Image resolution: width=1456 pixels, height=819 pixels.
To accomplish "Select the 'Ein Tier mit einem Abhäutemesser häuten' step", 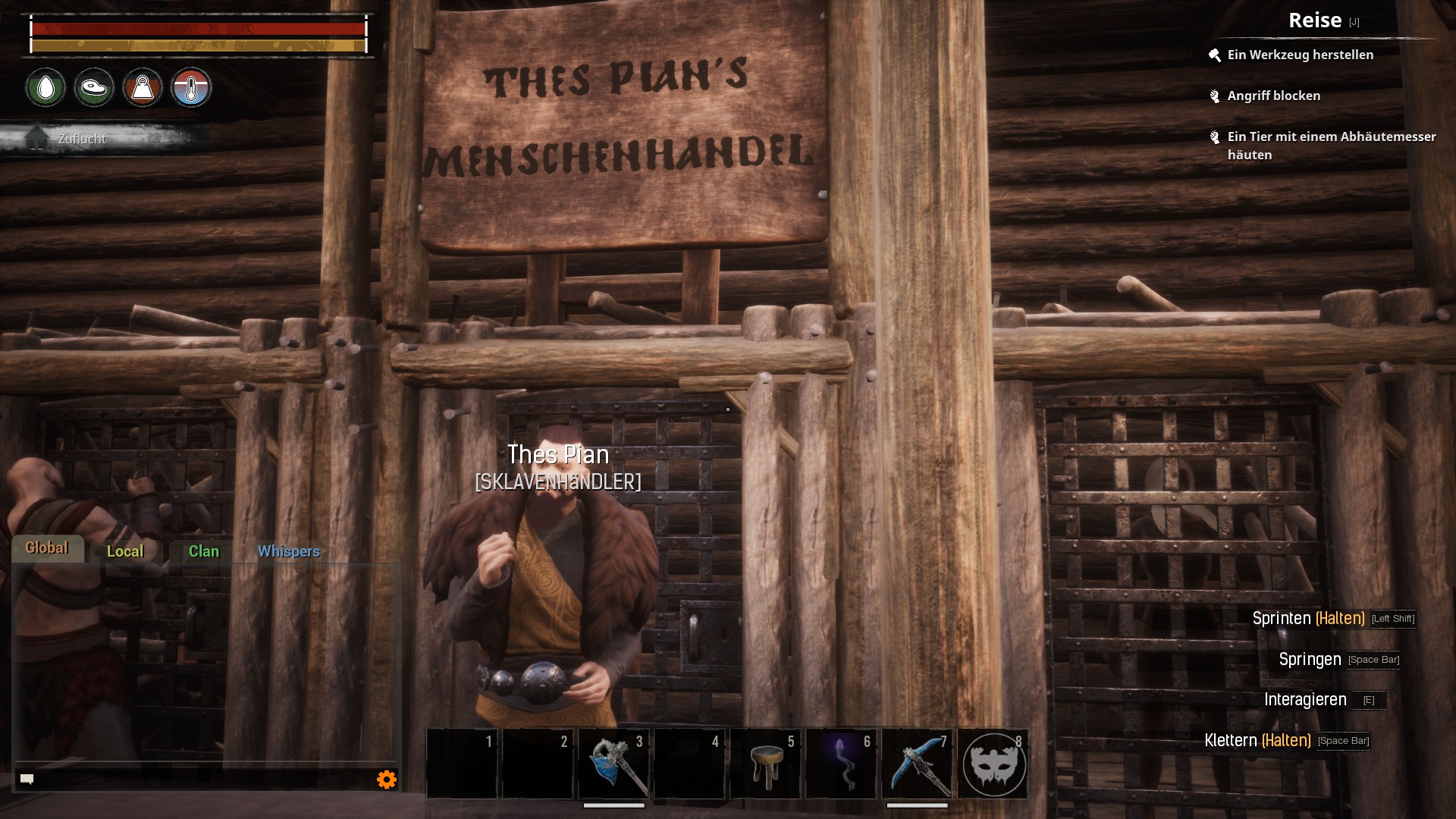I will [1331, 145].
